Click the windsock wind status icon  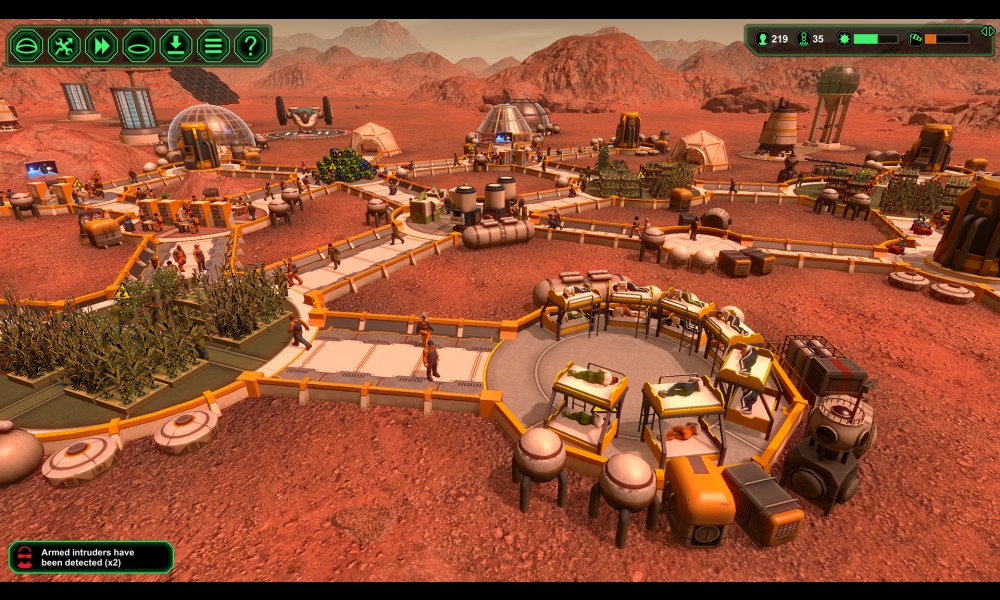(x=915, y=40)
